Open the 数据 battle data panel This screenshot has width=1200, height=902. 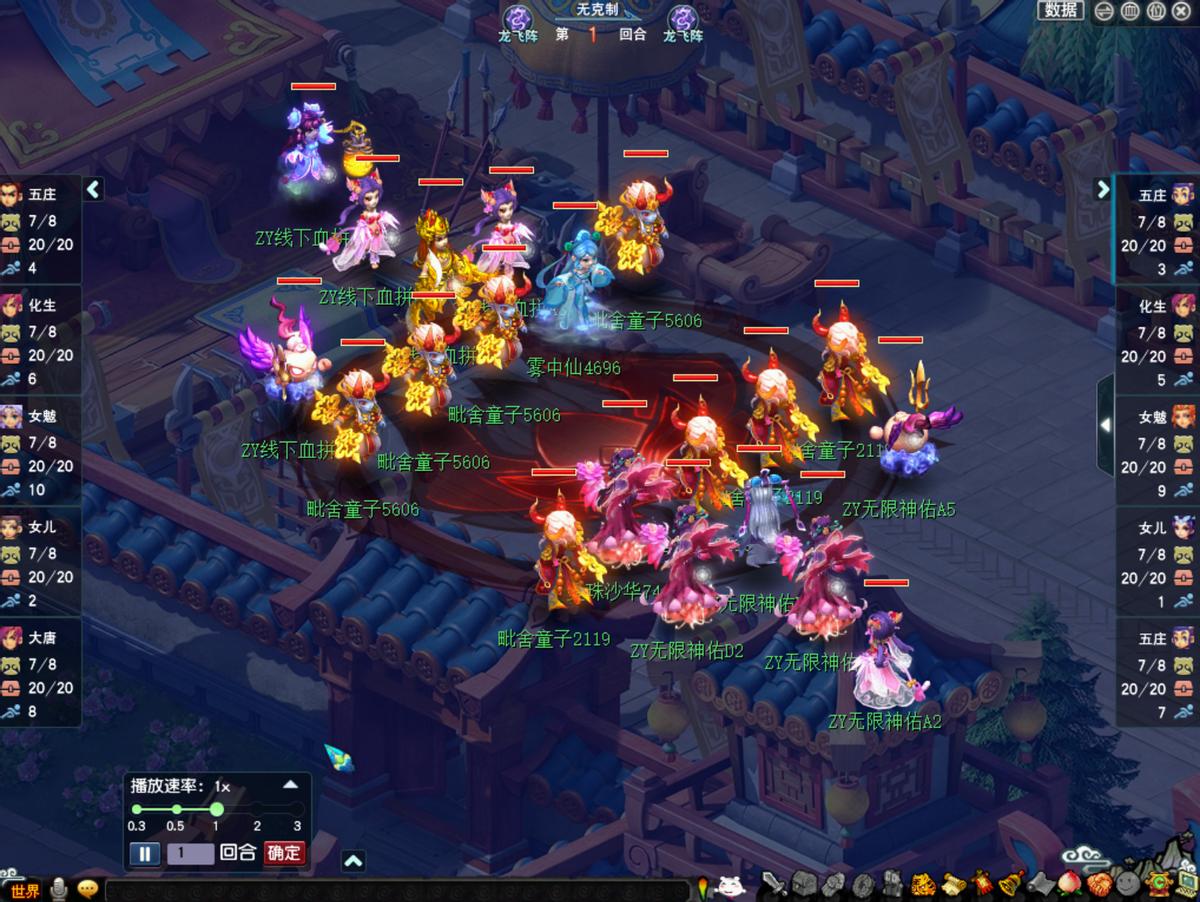(x=1061, y=10)
